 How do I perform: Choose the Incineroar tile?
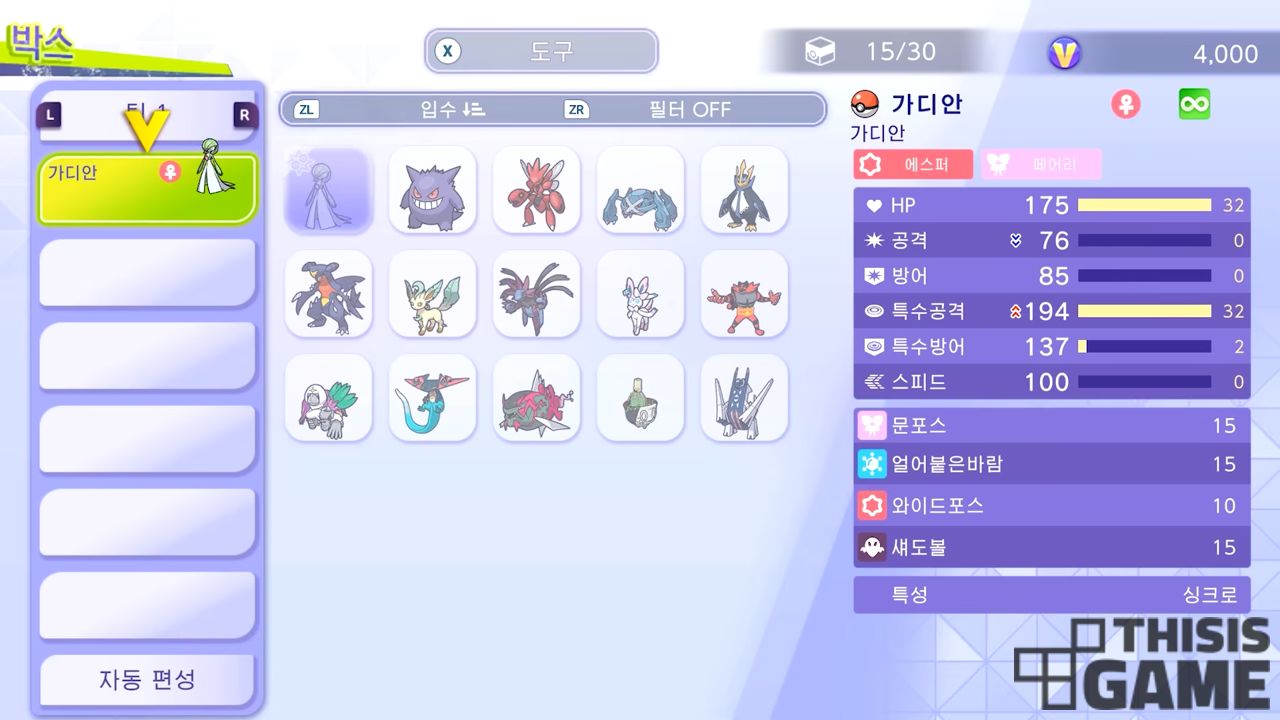[x=744, y=294]
